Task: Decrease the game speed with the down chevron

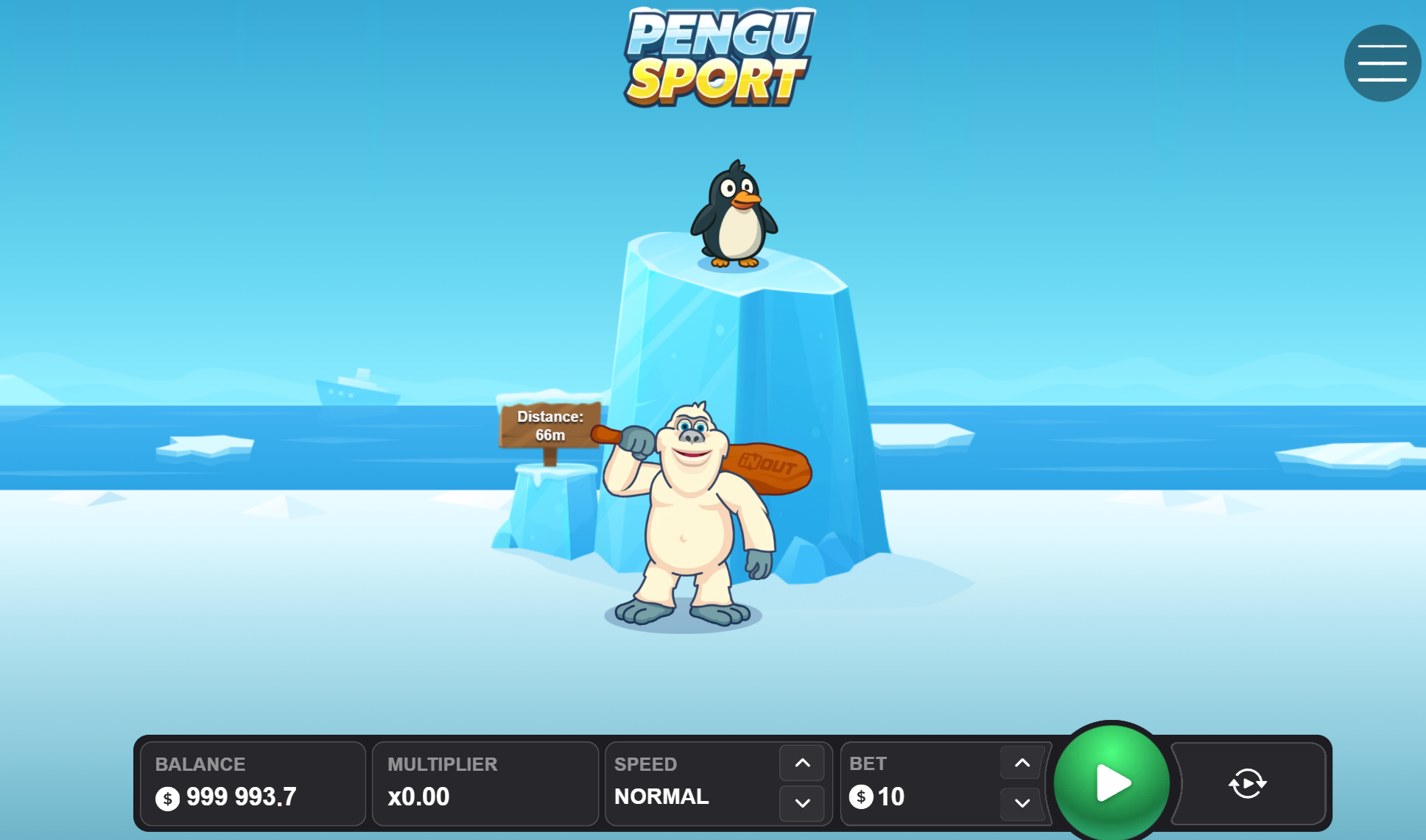Action: tap(802, 804)
